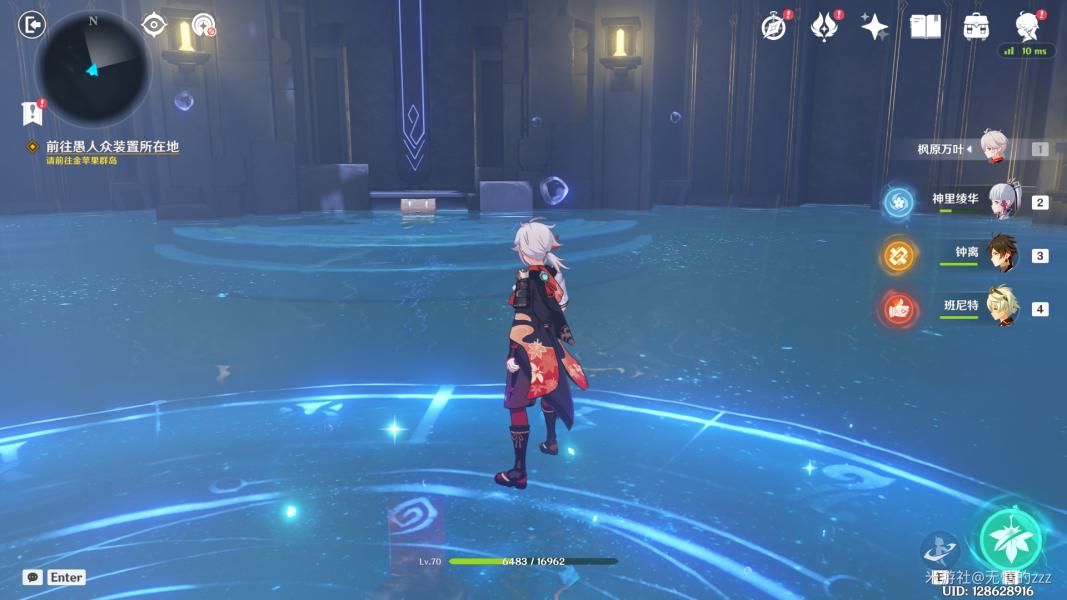
Task: Open the chat speech bubble icon
Action: pyautogui.click(x=33, y=577)
